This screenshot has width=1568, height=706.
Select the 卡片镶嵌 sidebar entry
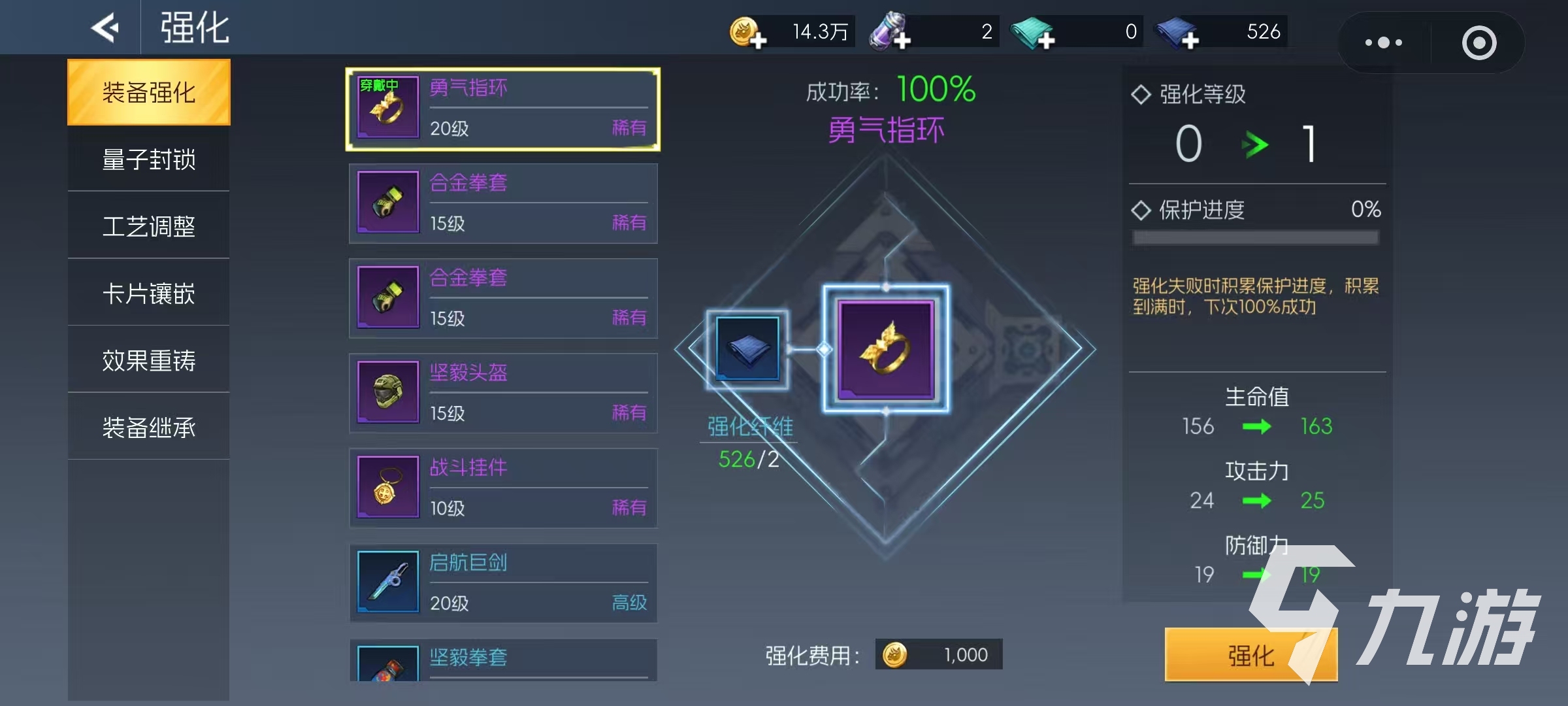(148, 294)
